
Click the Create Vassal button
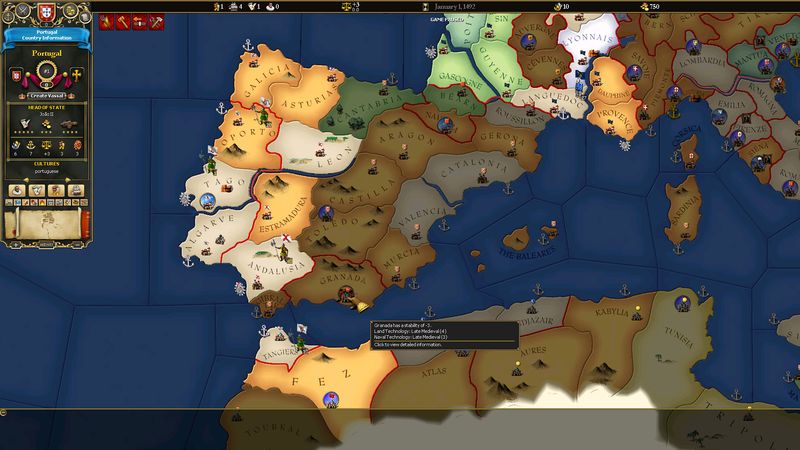click(x=46, y=95)
